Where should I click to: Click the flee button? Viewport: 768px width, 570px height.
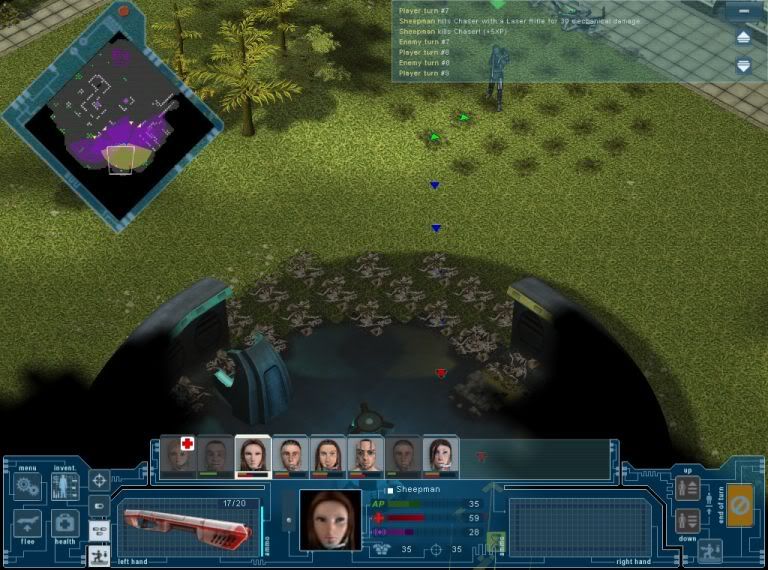point(27,523)
